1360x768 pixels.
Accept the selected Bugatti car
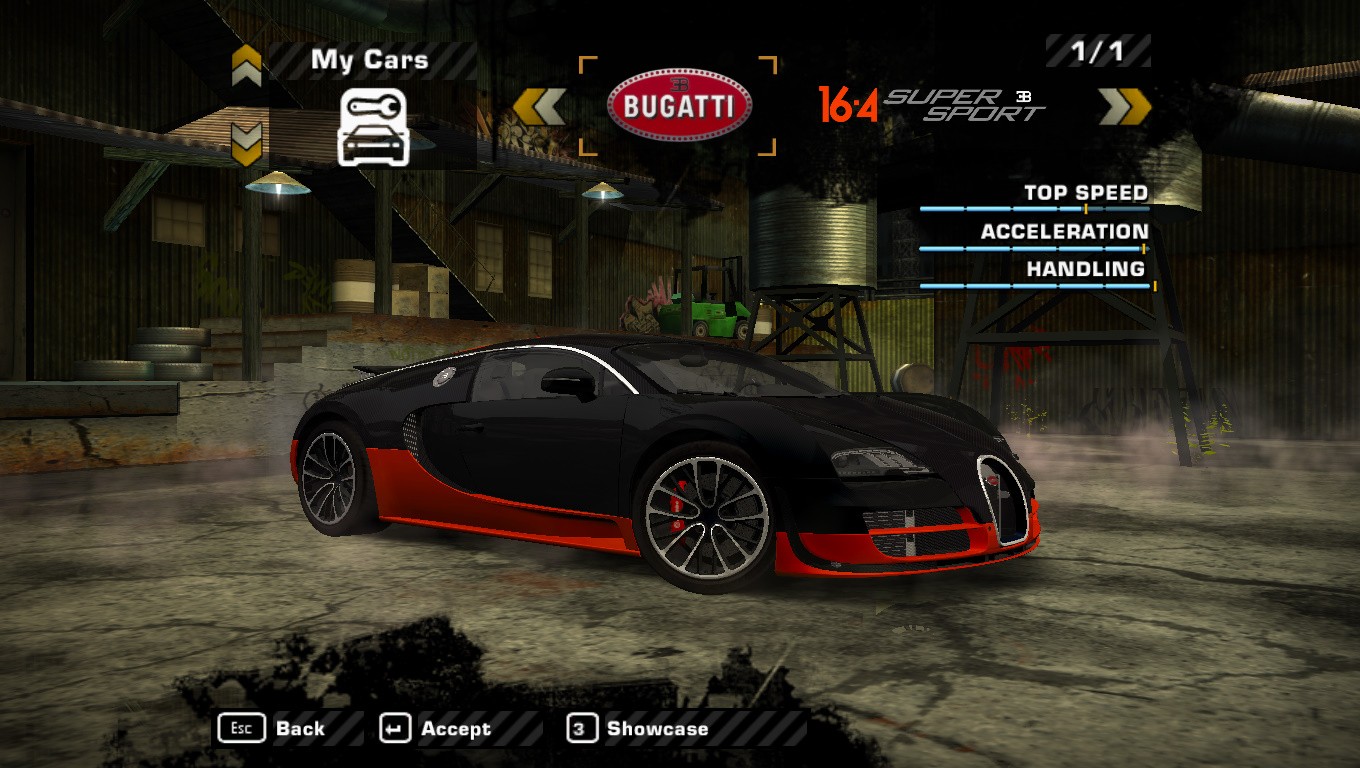click(436, 729)
